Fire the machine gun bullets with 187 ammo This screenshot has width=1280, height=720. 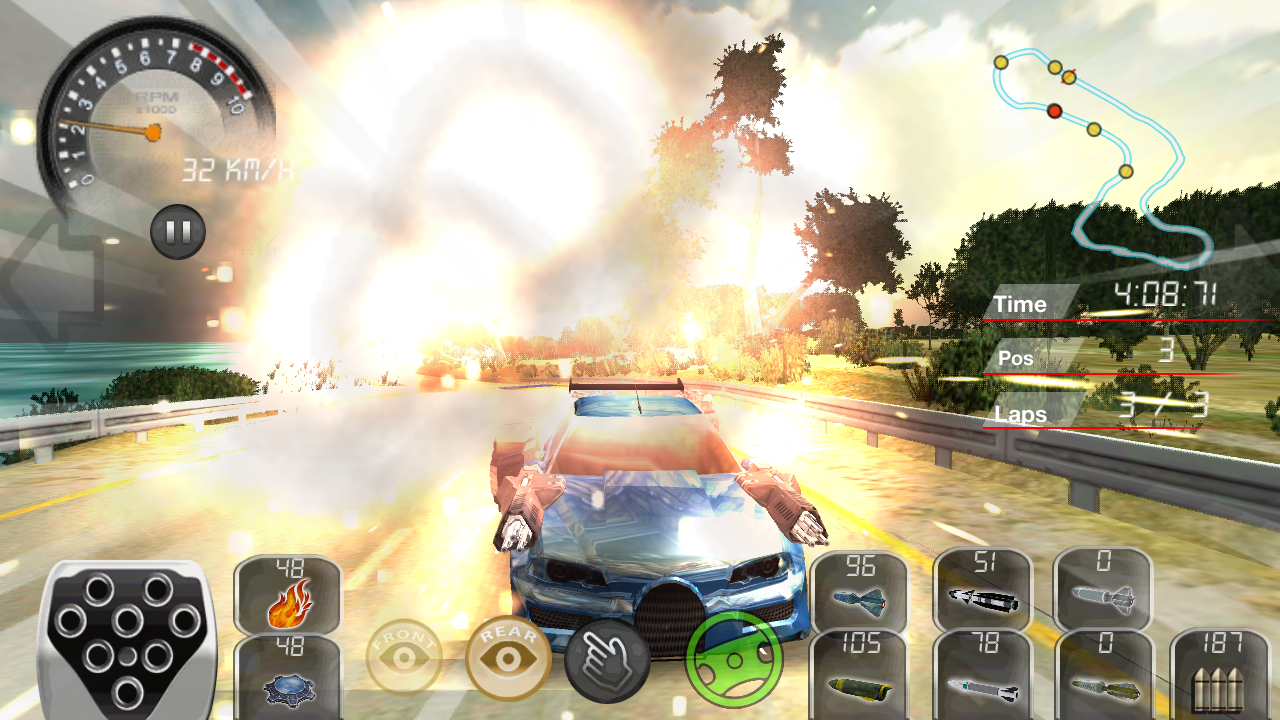tap(1219, 675)
